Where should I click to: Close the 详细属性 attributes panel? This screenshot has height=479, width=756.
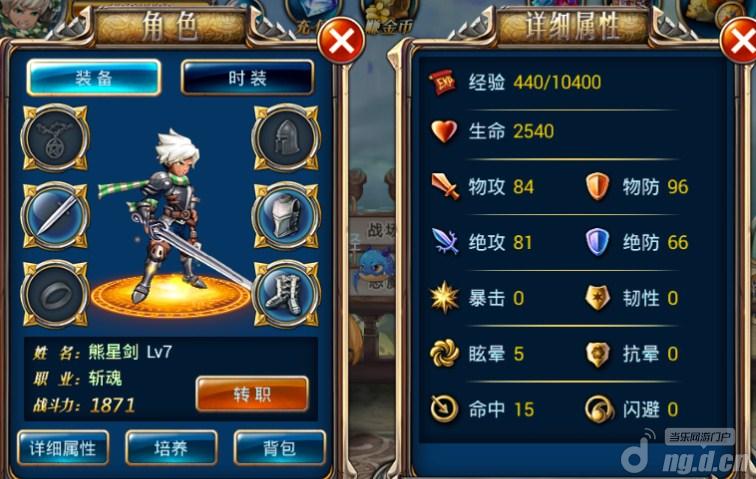pos(739,42)
